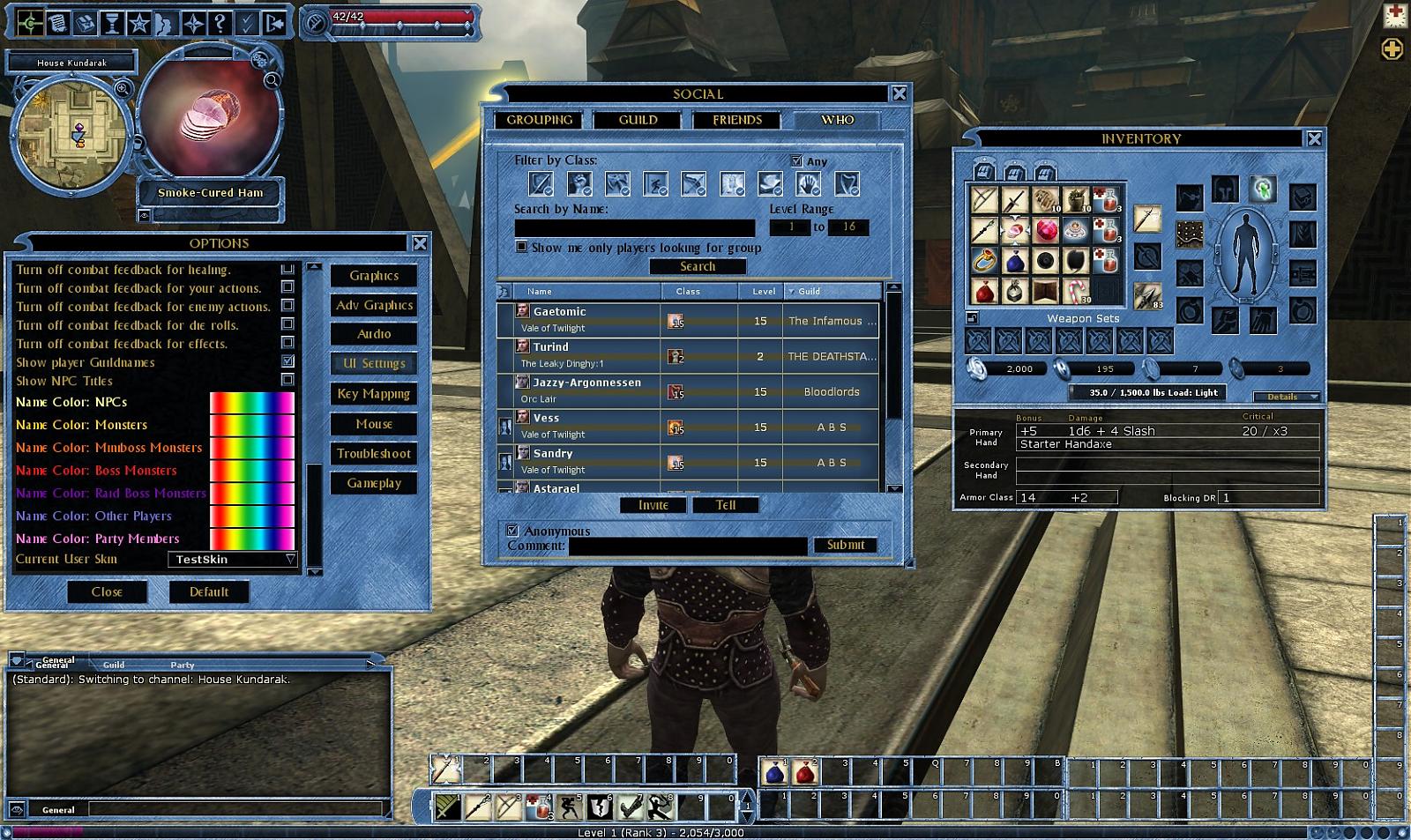Switch to the GUILD tab
The height and width of the screenshot is (840, 1411).
[638, 120]
